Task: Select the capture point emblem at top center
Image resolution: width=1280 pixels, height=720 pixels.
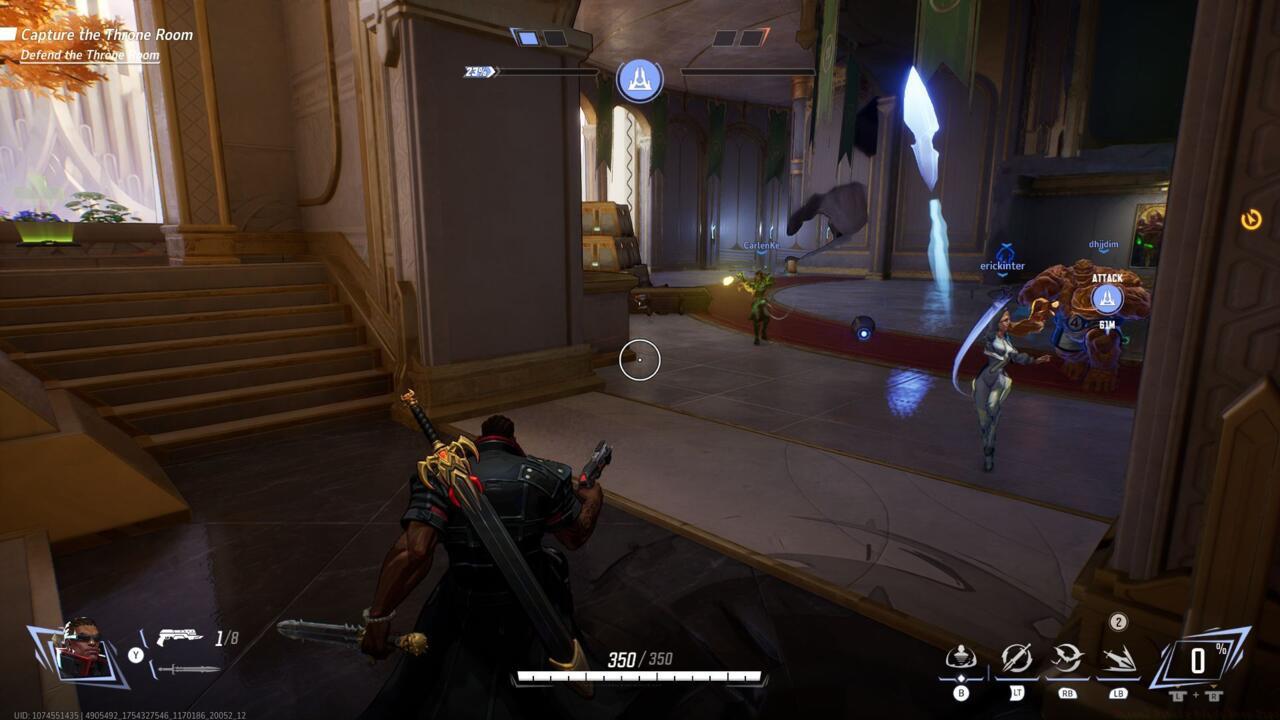Action: click(x=640, y=80)
